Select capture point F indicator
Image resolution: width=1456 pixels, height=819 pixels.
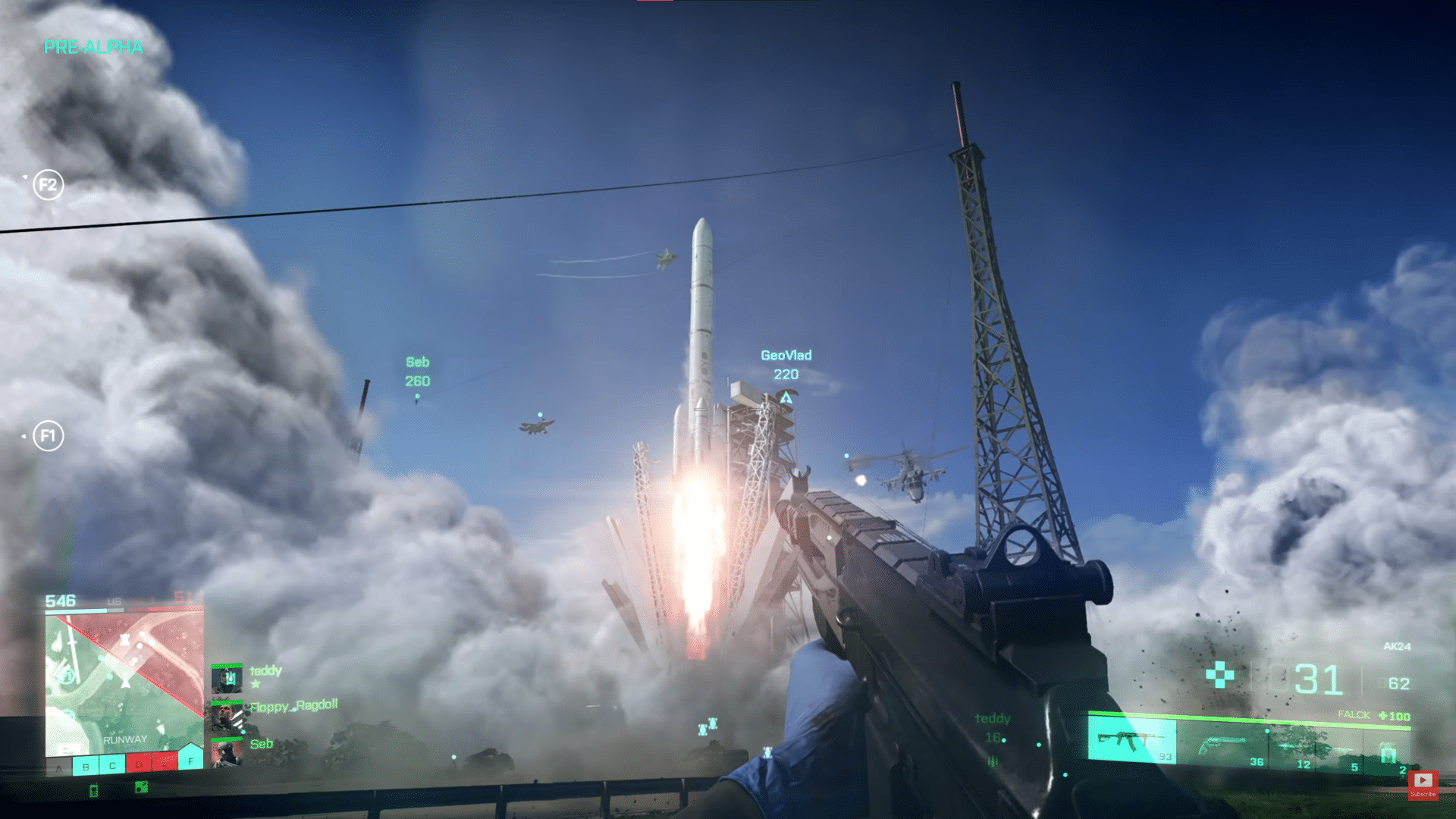point(190,759)
